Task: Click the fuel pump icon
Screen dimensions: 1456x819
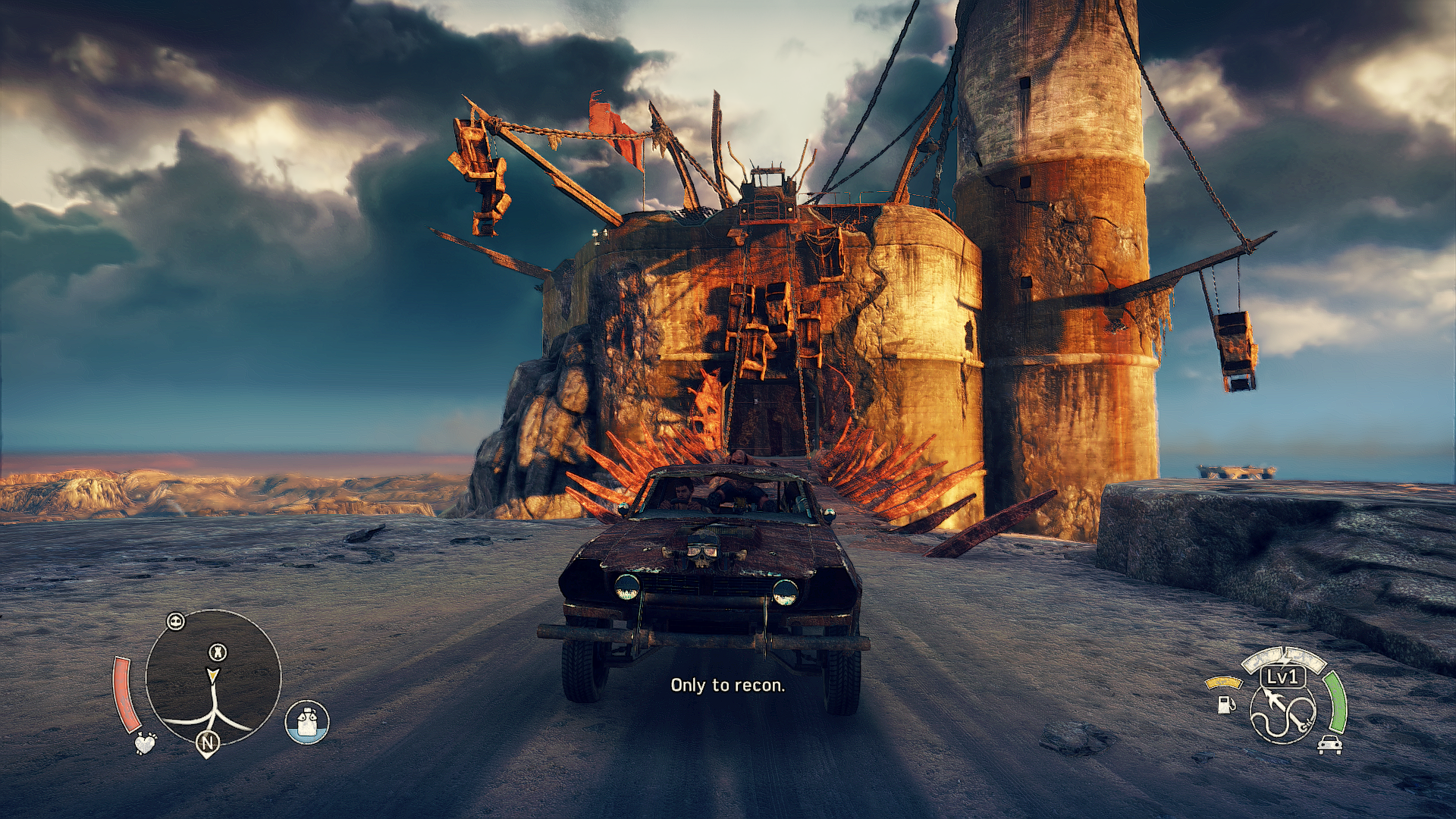Action: point(1225,704)
